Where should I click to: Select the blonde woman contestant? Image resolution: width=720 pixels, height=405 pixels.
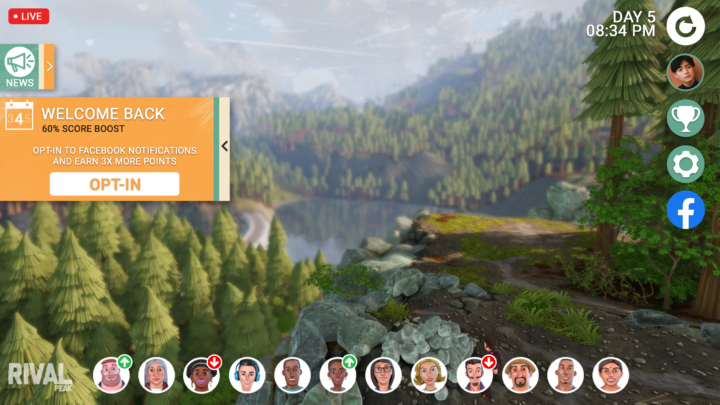pos(429,375)
